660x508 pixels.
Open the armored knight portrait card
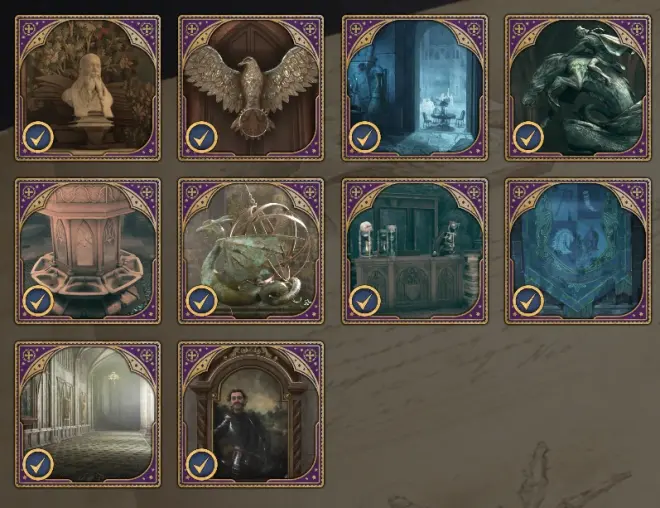click(251, 414)
